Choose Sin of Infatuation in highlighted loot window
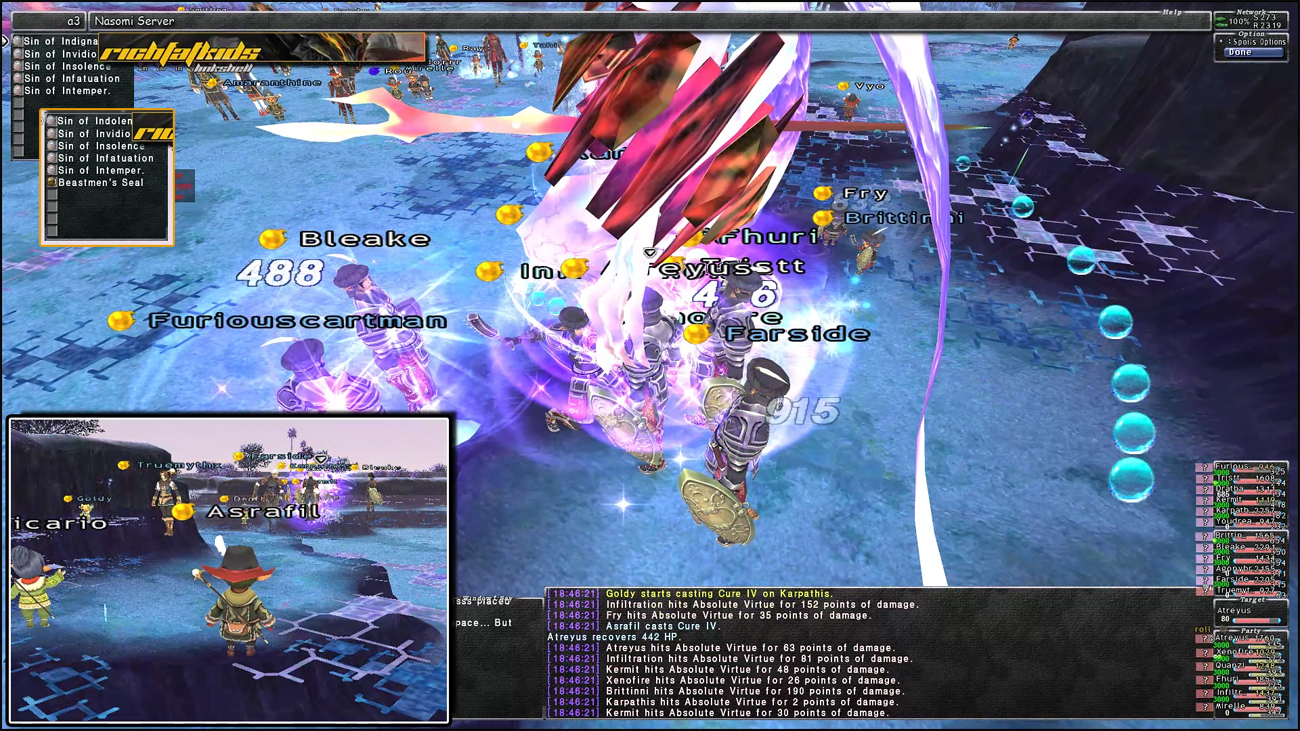The height and width of the screenshot is (731, 1300). pos(105,158)
